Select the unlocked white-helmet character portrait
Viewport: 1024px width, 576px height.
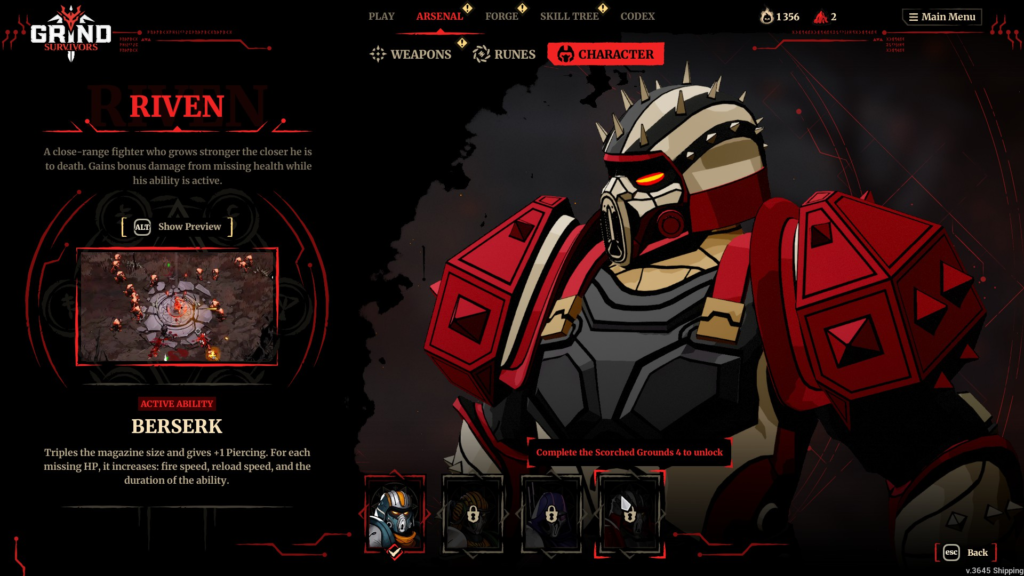coord(395,513)
